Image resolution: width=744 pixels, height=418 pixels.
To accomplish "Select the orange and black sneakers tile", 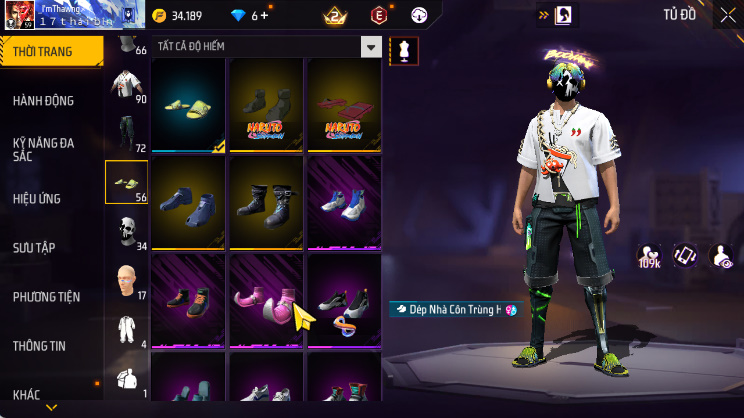I will coord(189,300).
